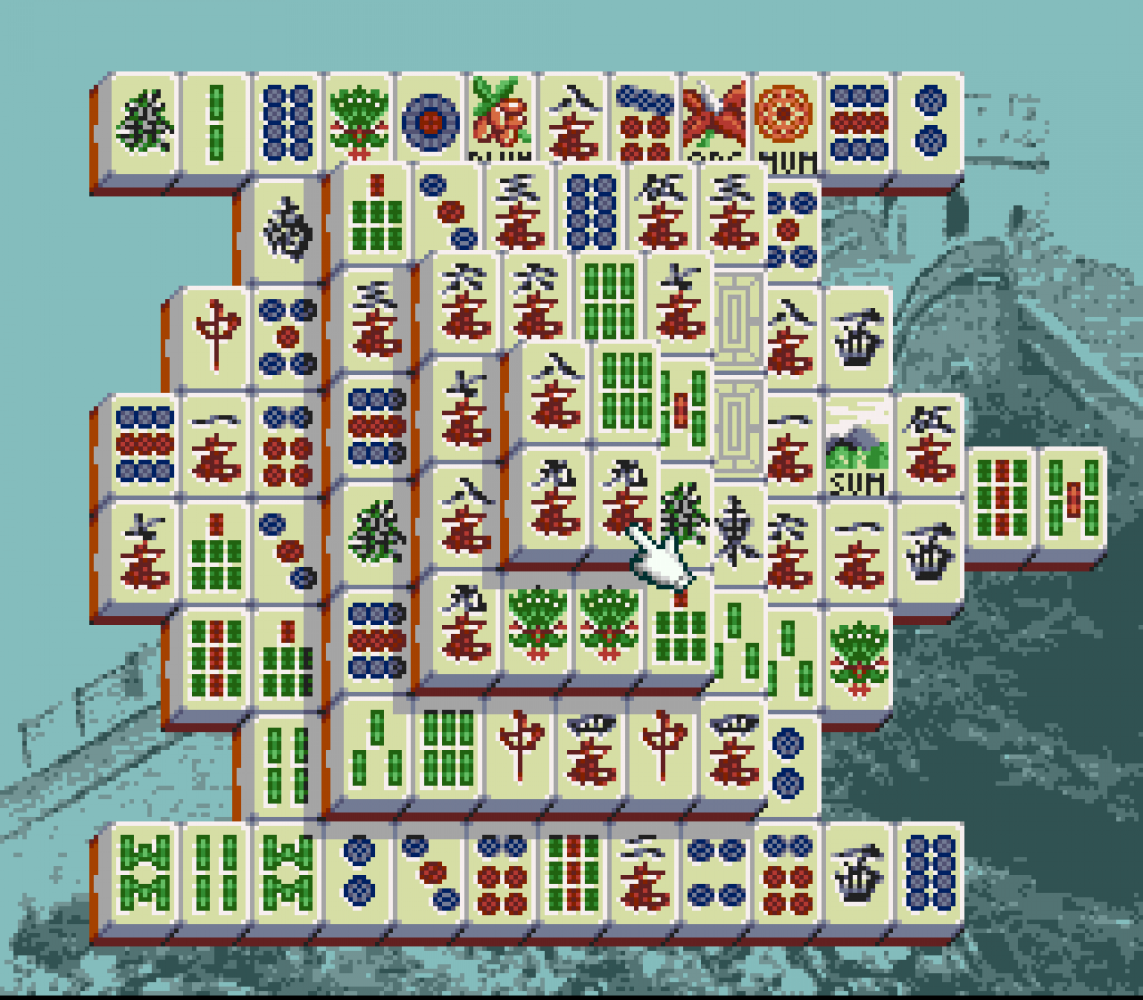The image size is (1143, 1000).
Task: Choose the two-bamboo tile
Action: point(215,121)
